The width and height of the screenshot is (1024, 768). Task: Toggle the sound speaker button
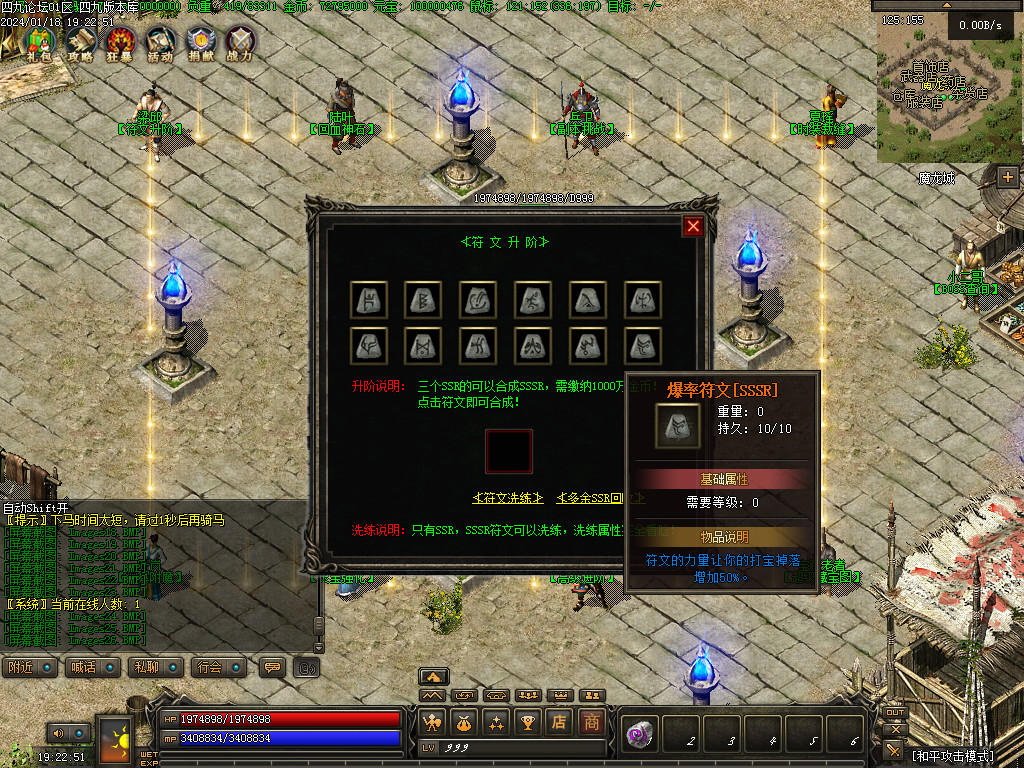click(58, 734)
